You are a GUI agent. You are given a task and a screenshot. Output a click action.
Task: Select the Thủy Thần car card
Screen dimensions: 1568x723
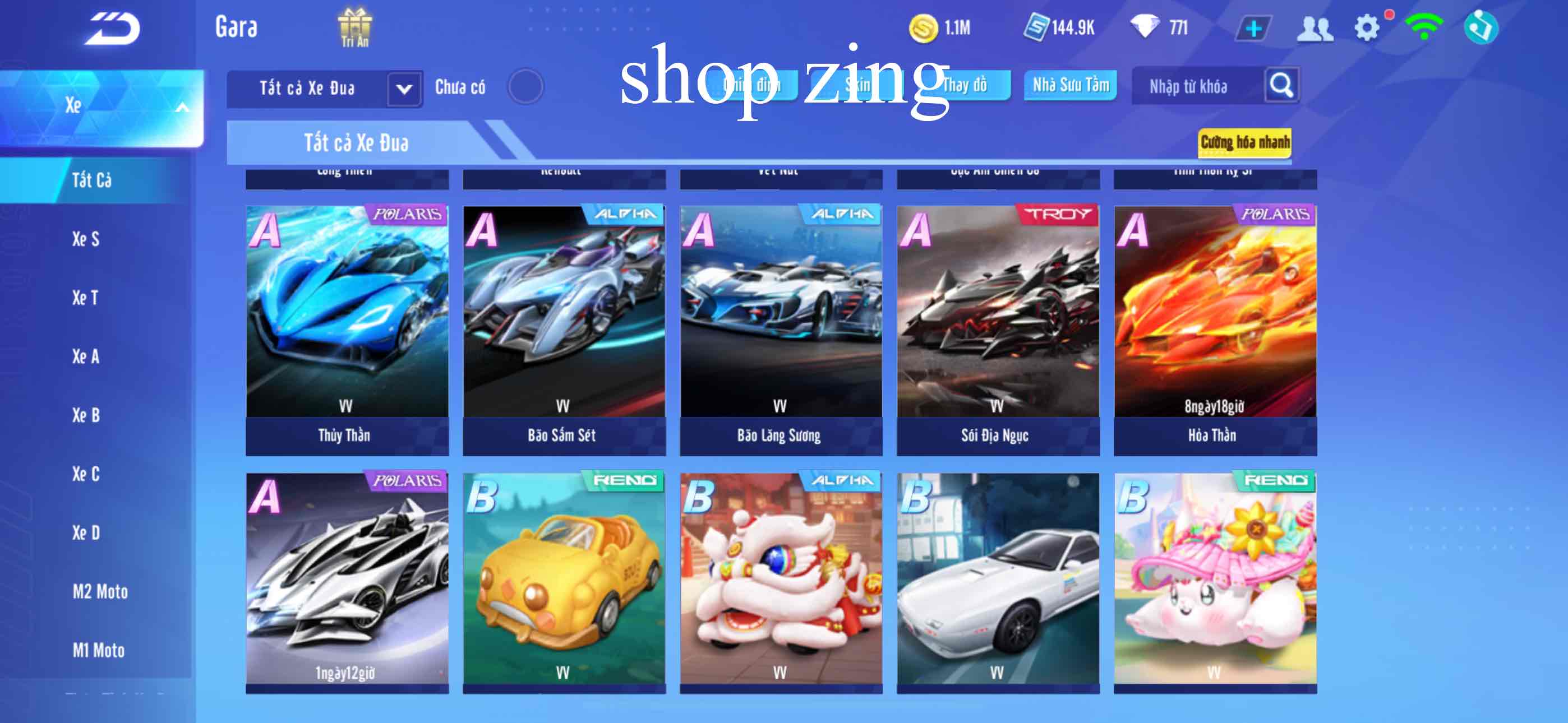pos(347,329)
